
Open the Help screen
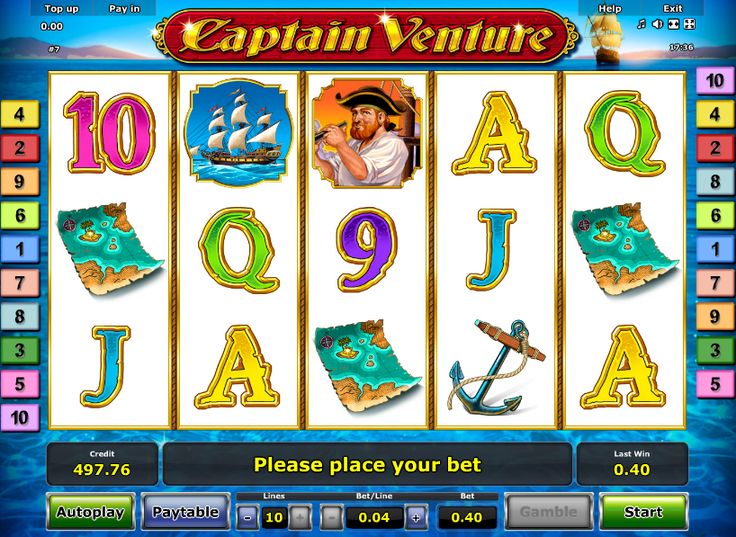pos(610,8)
